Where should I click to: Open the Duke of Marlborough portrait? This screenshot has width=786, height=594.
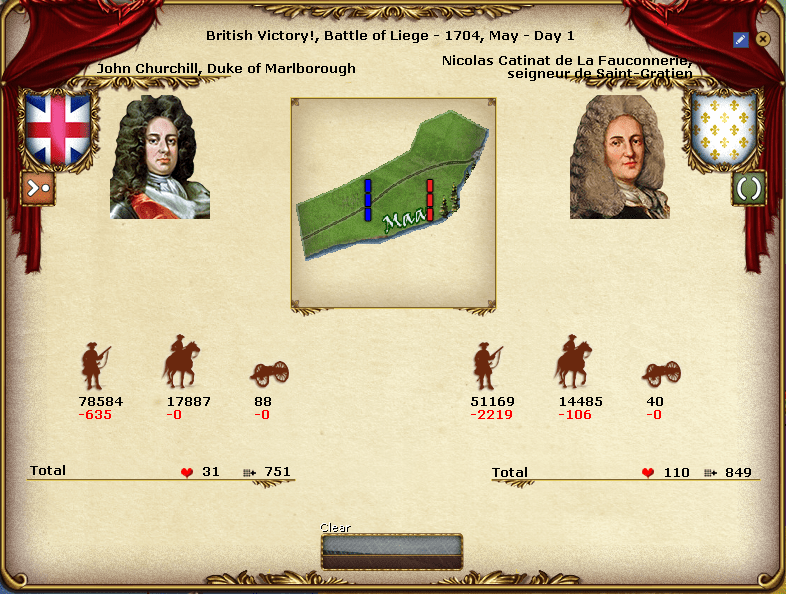point(160,157)
